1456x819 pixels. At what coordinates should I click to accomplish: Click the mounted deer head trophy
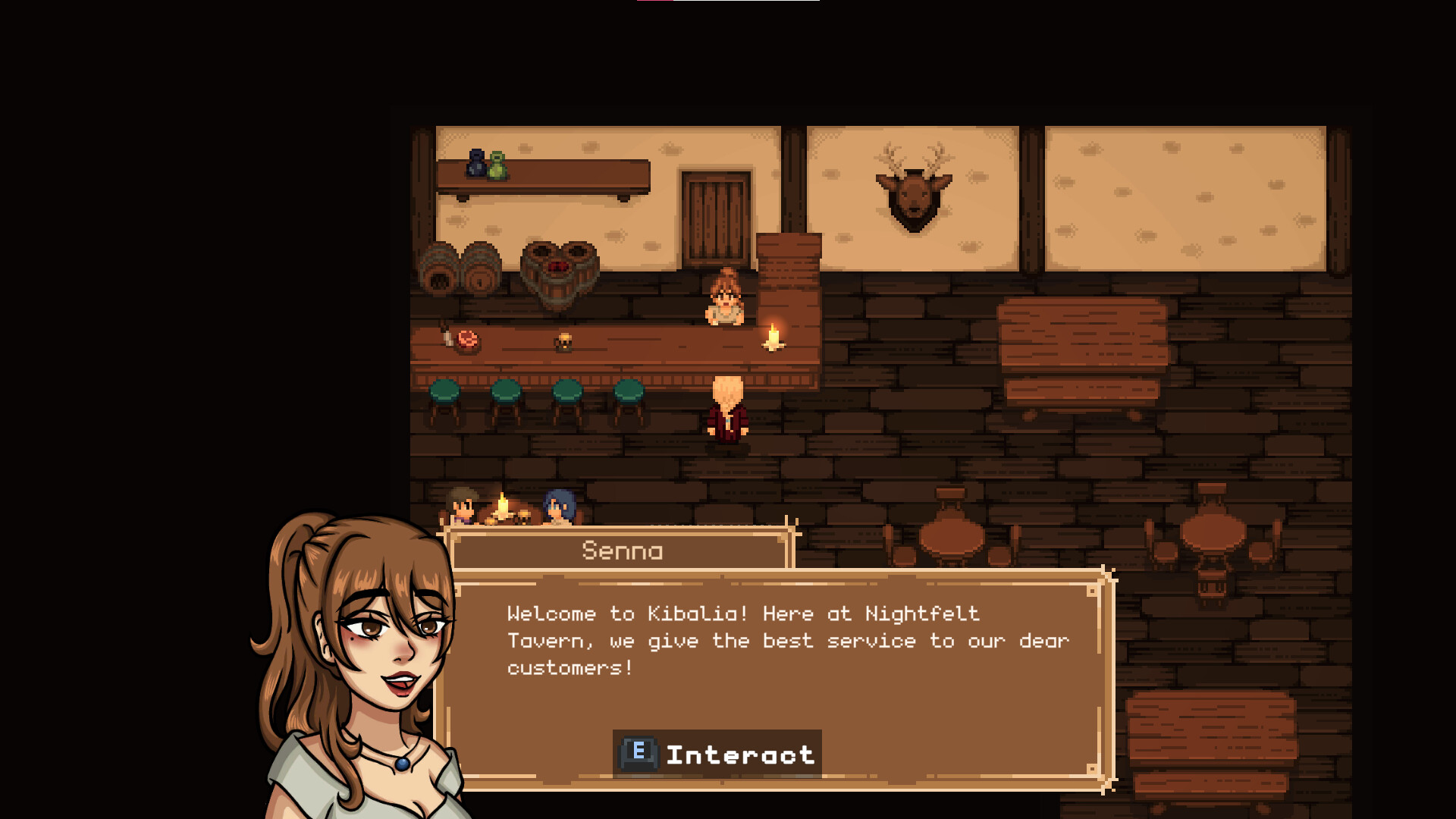pos(914,193)
